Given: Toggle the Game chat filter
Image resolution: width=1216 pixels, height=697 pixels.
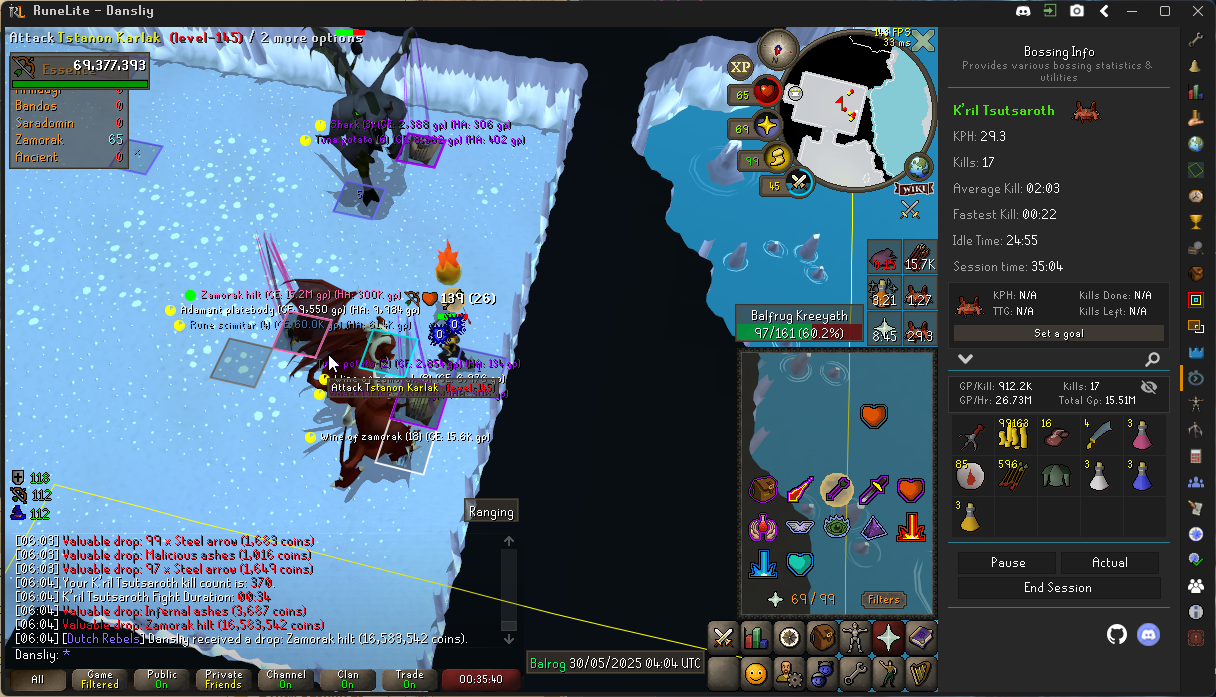Looking at the screenshot, I should click(x=99, y=680).
